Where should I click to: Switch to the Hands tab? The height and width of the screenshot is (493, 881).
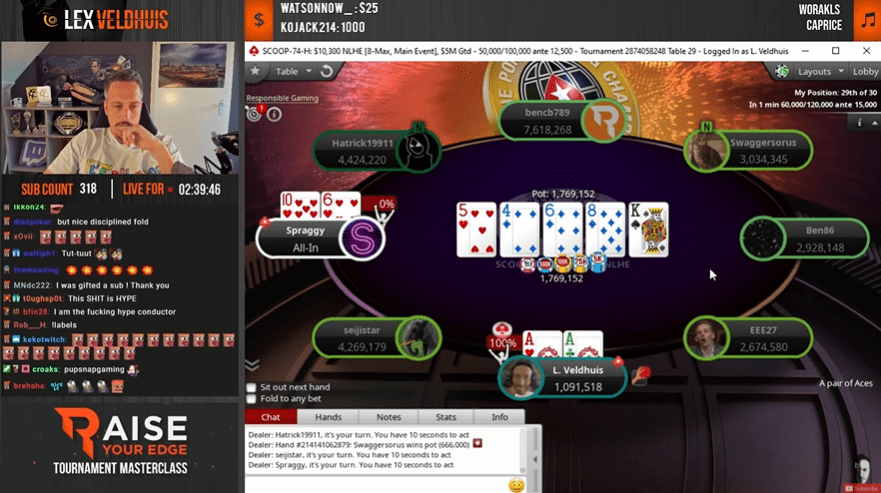point(328,417)
